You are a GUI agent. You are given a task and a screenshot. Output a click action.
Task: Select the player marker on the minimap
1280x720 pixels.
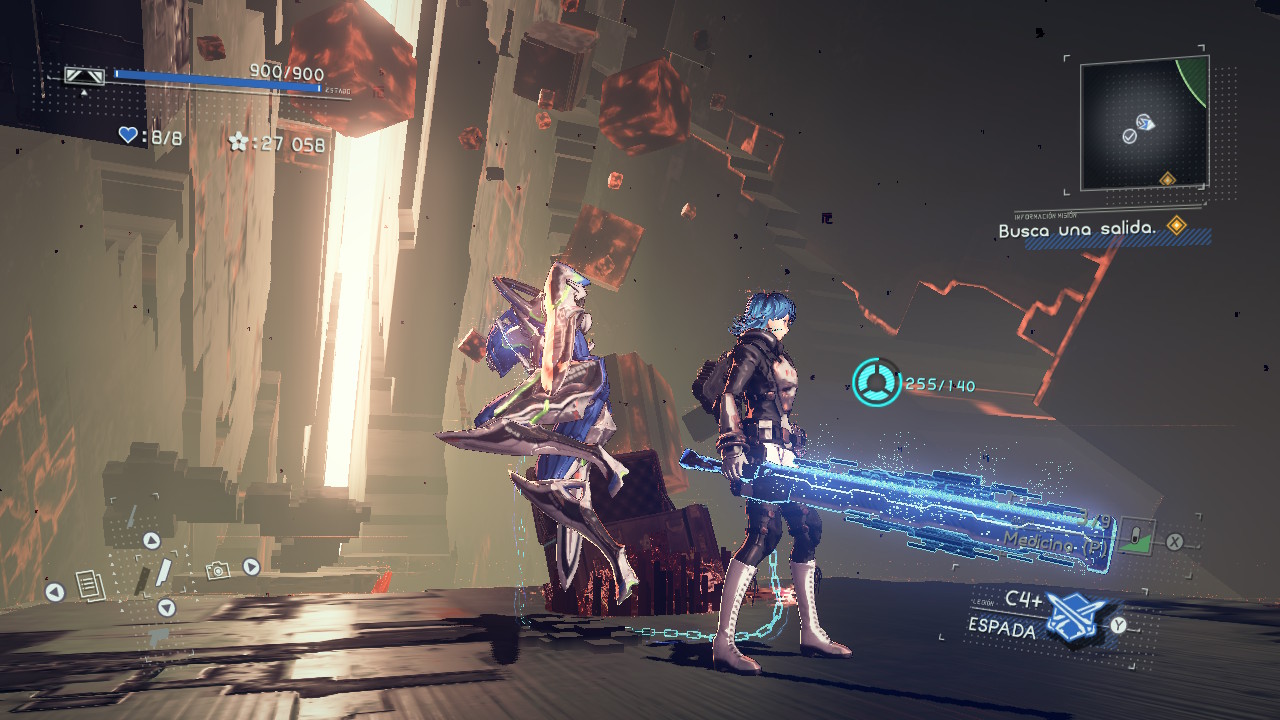(1145, 123)
